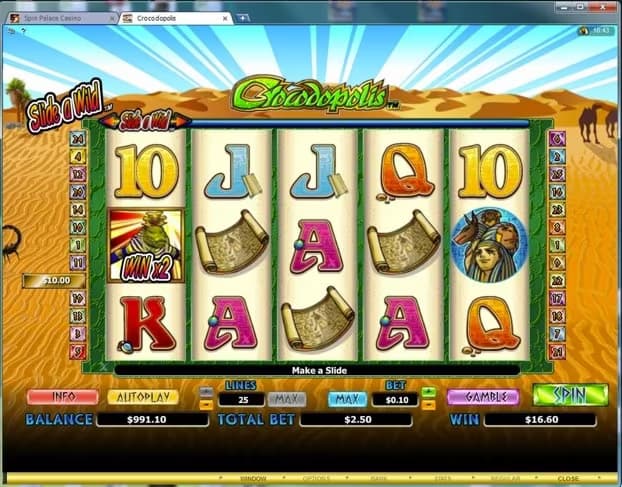The height and width of the screenshot is (487, 622).
Task: Set bet to MAX
Action: (346, 399)
